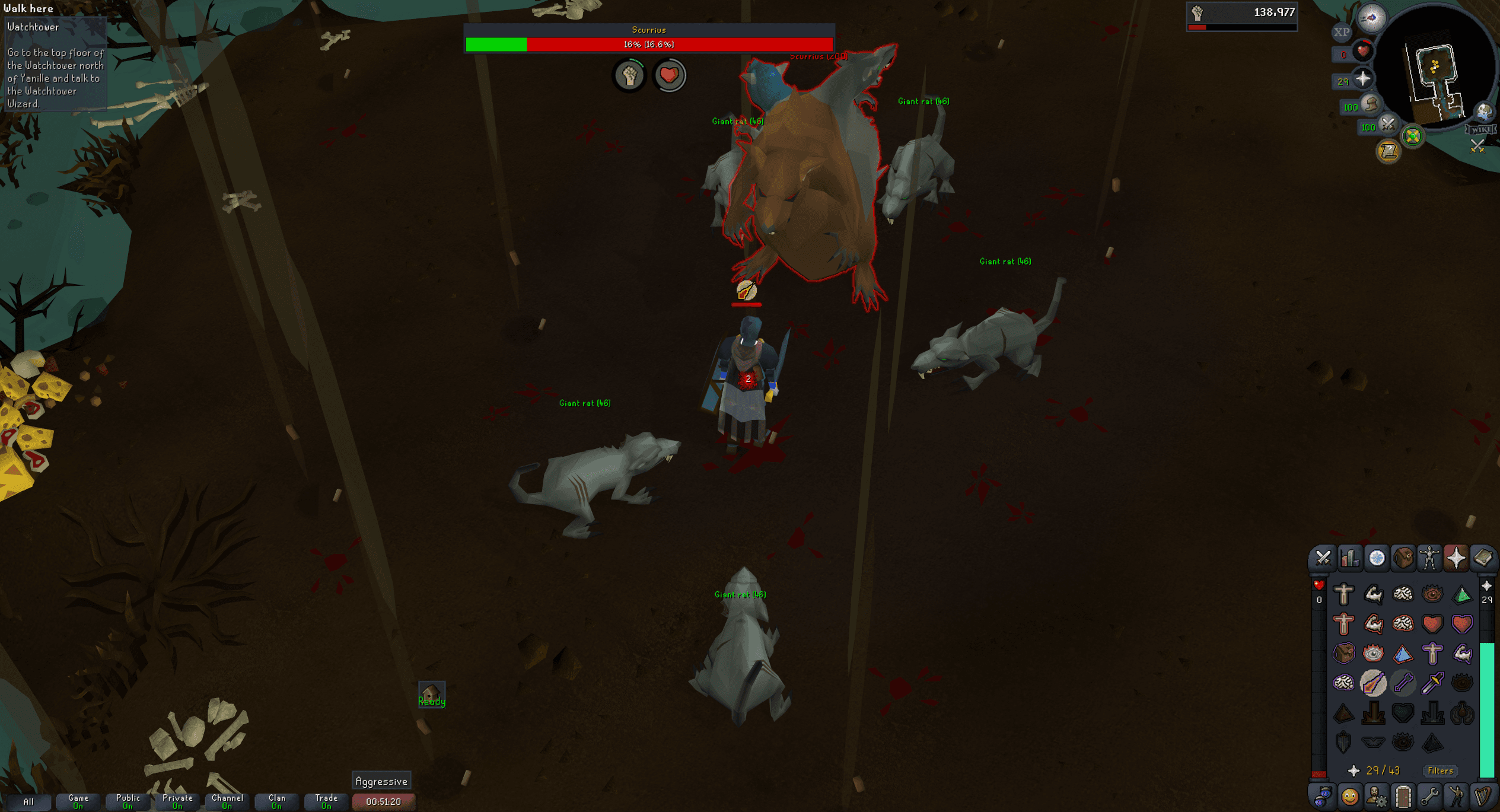Screen dimensions: 1500x812
Task: Open the Inventory backpack tab
Action: point(1403,558)
